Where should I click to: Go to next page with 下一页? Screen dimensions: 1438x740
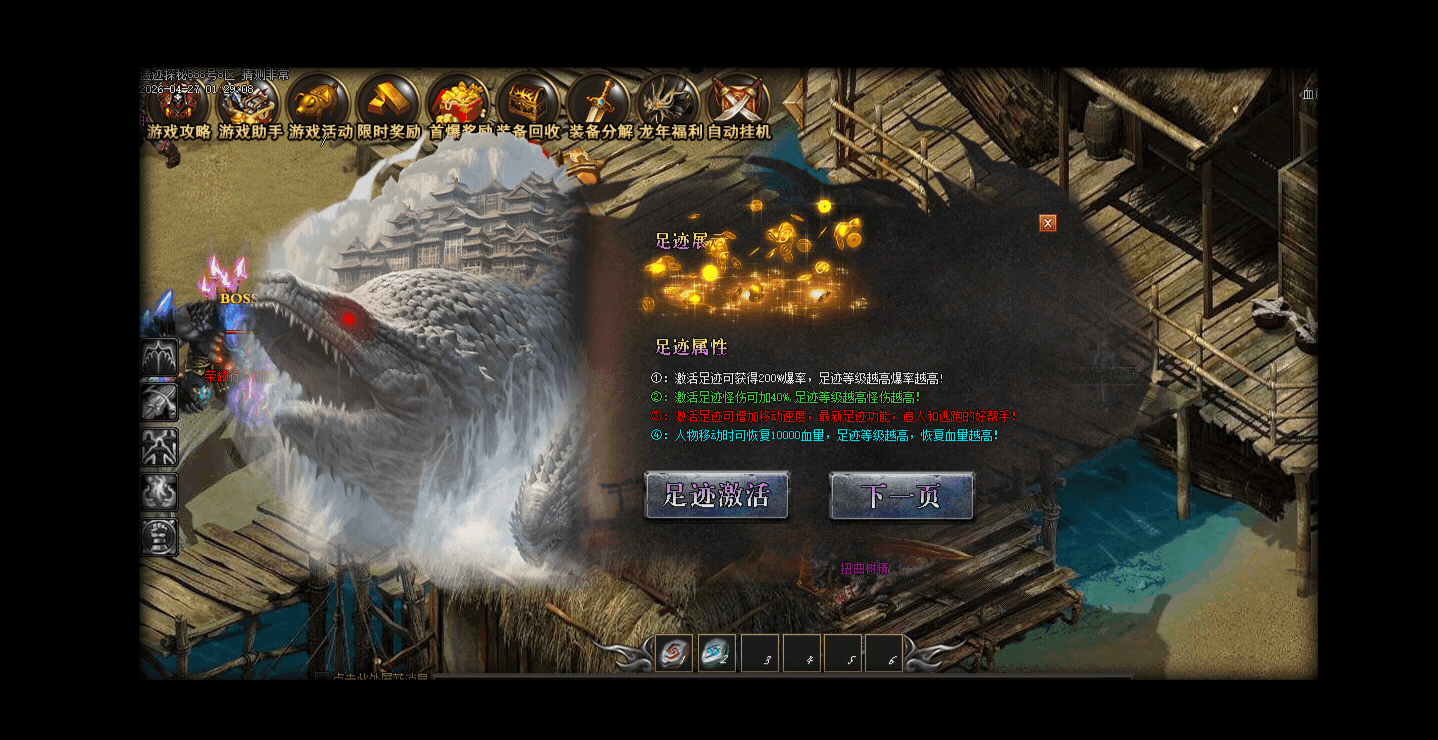point(901,496)
